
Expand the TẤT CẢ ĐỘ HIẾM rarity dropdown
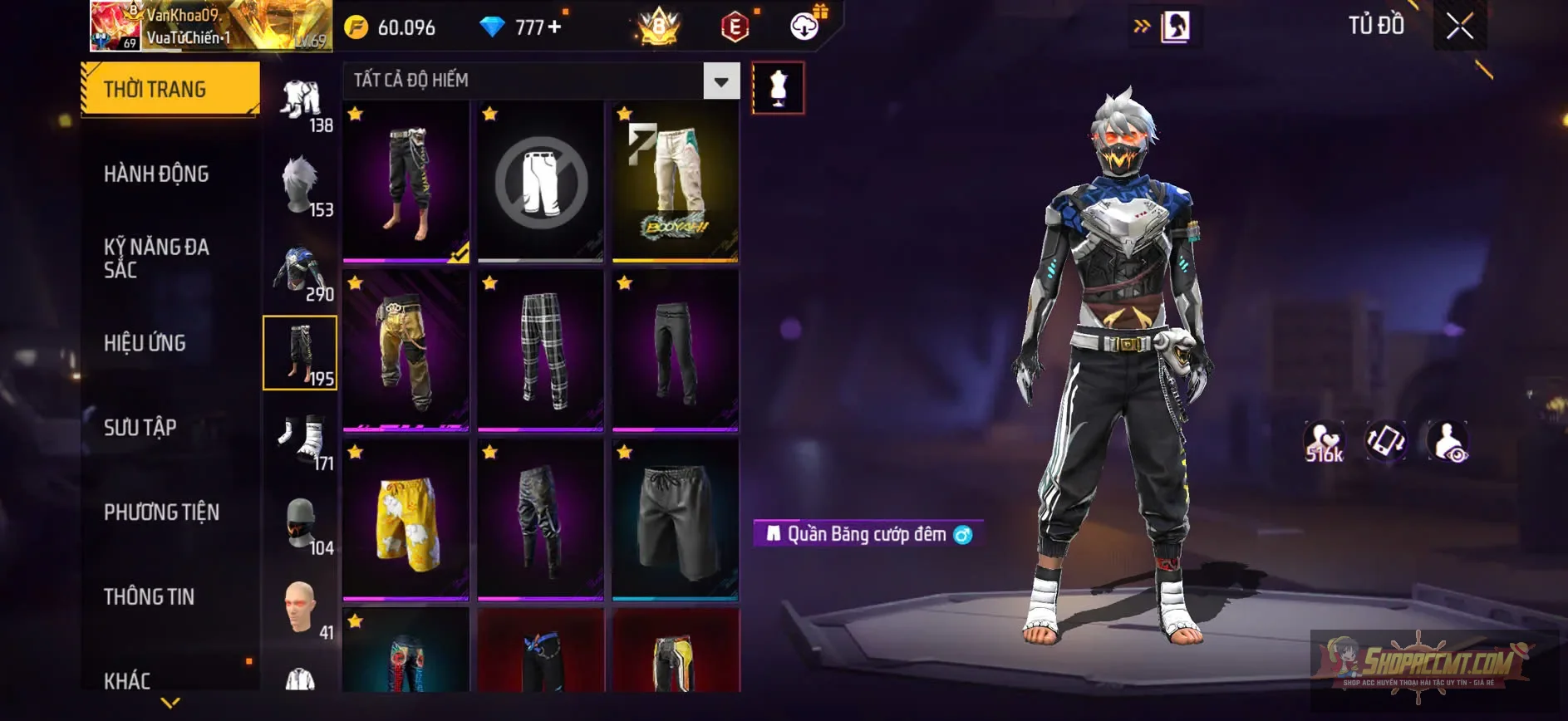719,81
